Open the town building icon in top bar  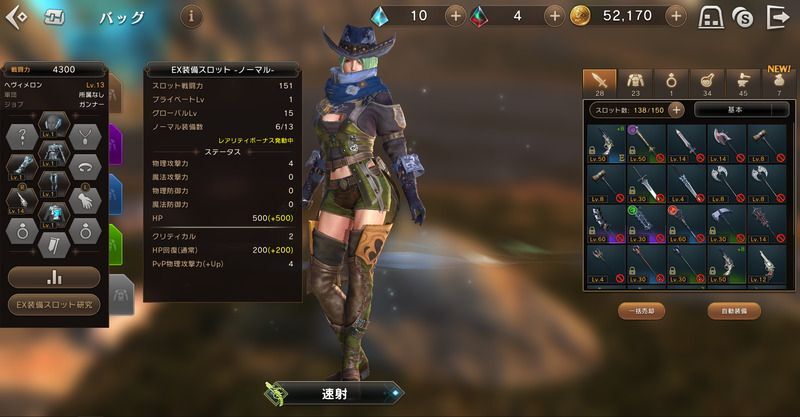[x=712, y=16]
